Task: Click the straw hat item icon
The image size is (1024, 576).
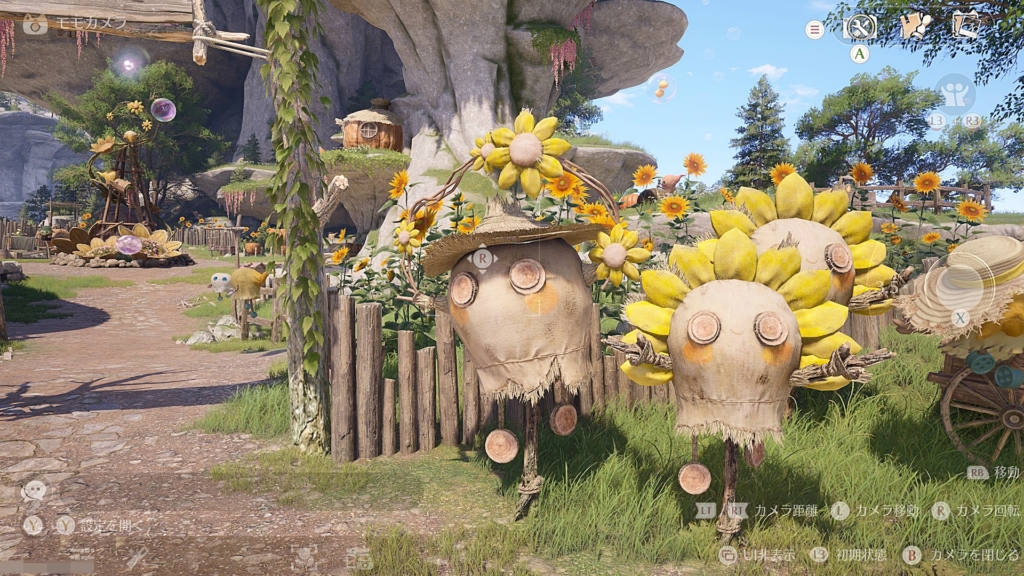Action: click(962, 283)
